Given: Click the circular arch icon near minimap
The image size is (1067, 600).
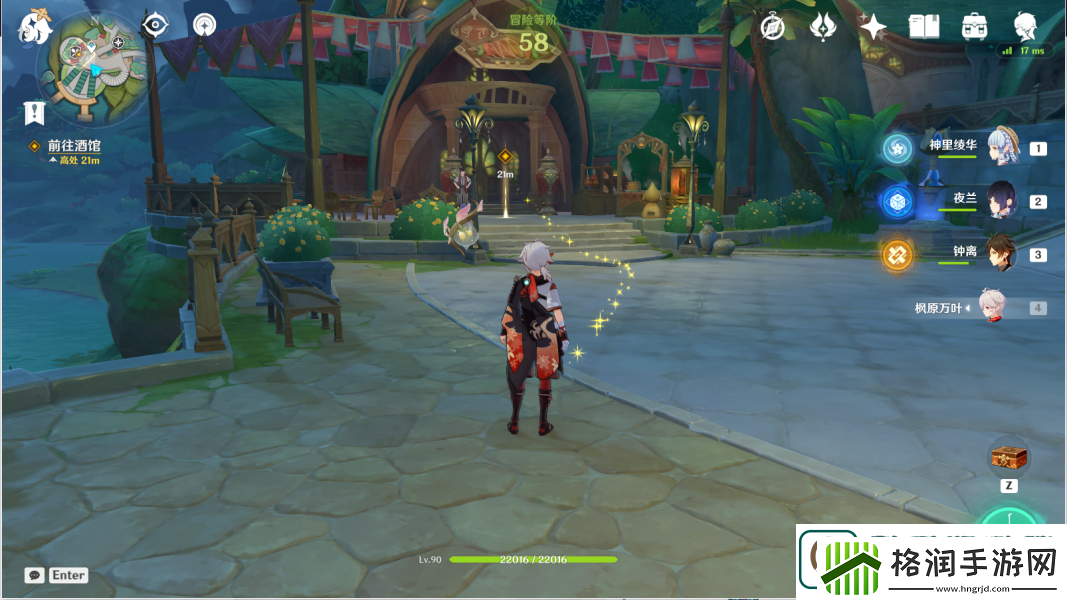Looking at the screenshot, I should point(205,25).
